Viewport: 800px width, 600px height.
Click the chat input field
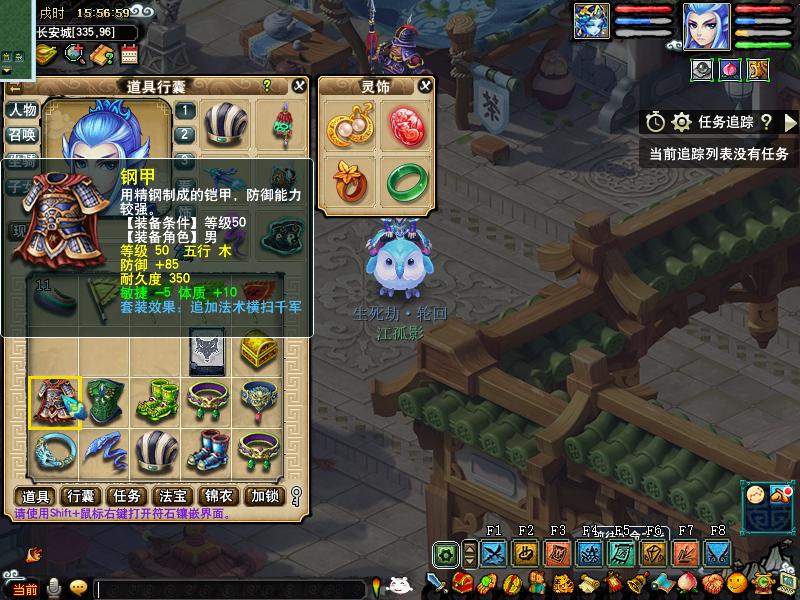[x=230, y=589]
